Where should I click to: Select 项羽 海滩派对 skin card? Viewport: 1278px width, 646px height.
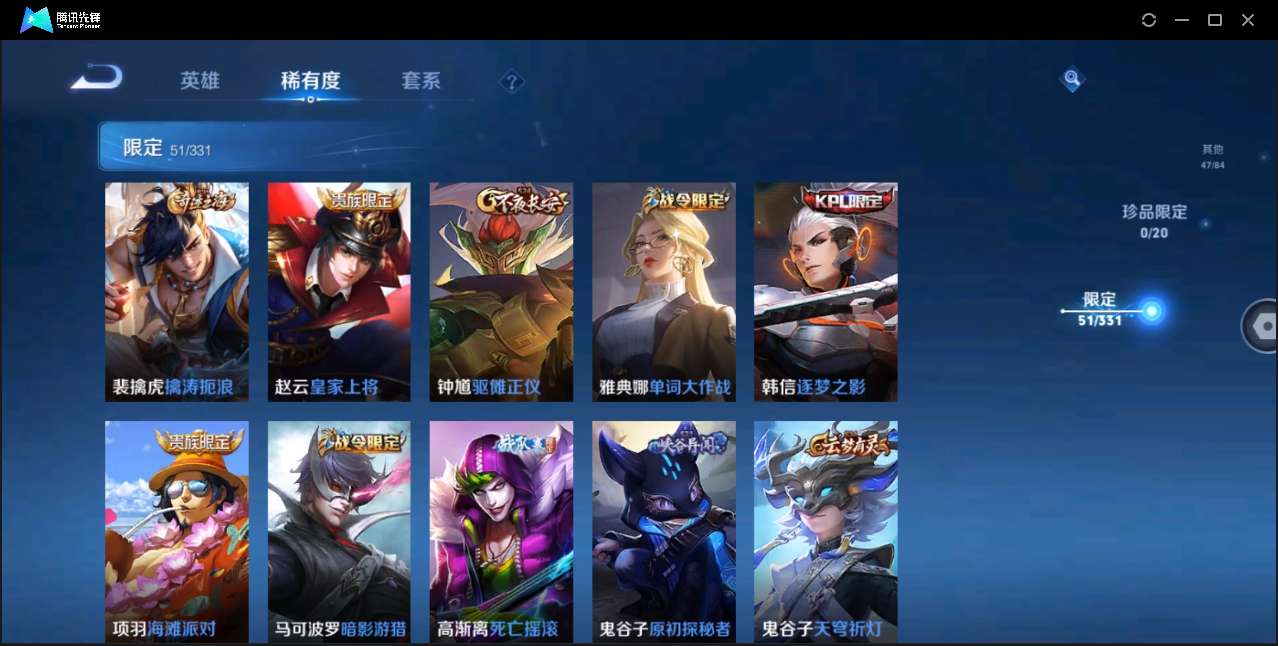(177, 531)
